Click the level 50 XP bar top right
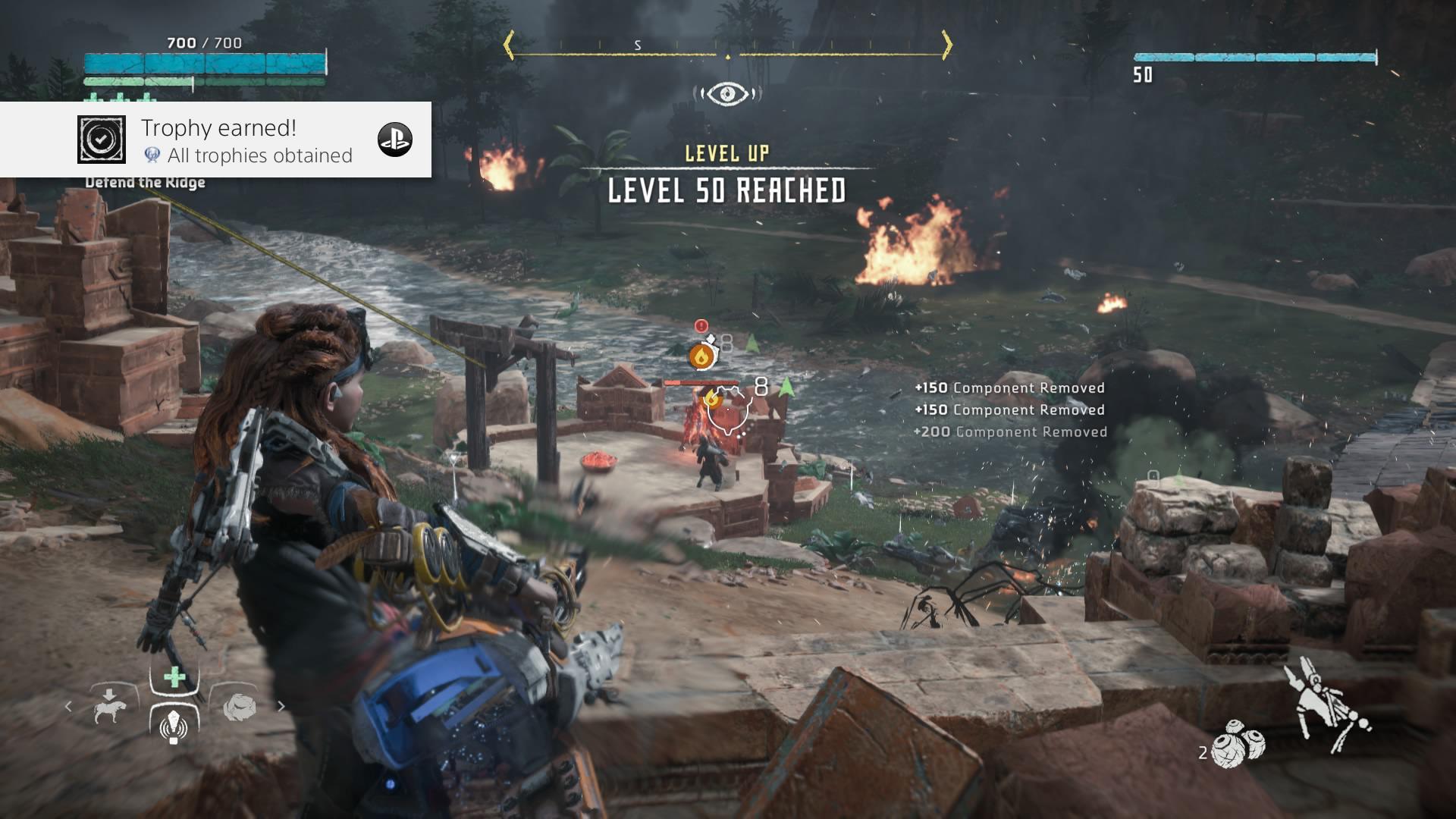Image resolution: width=1456 pixels, height=819 pixels. coord(1254,56)
